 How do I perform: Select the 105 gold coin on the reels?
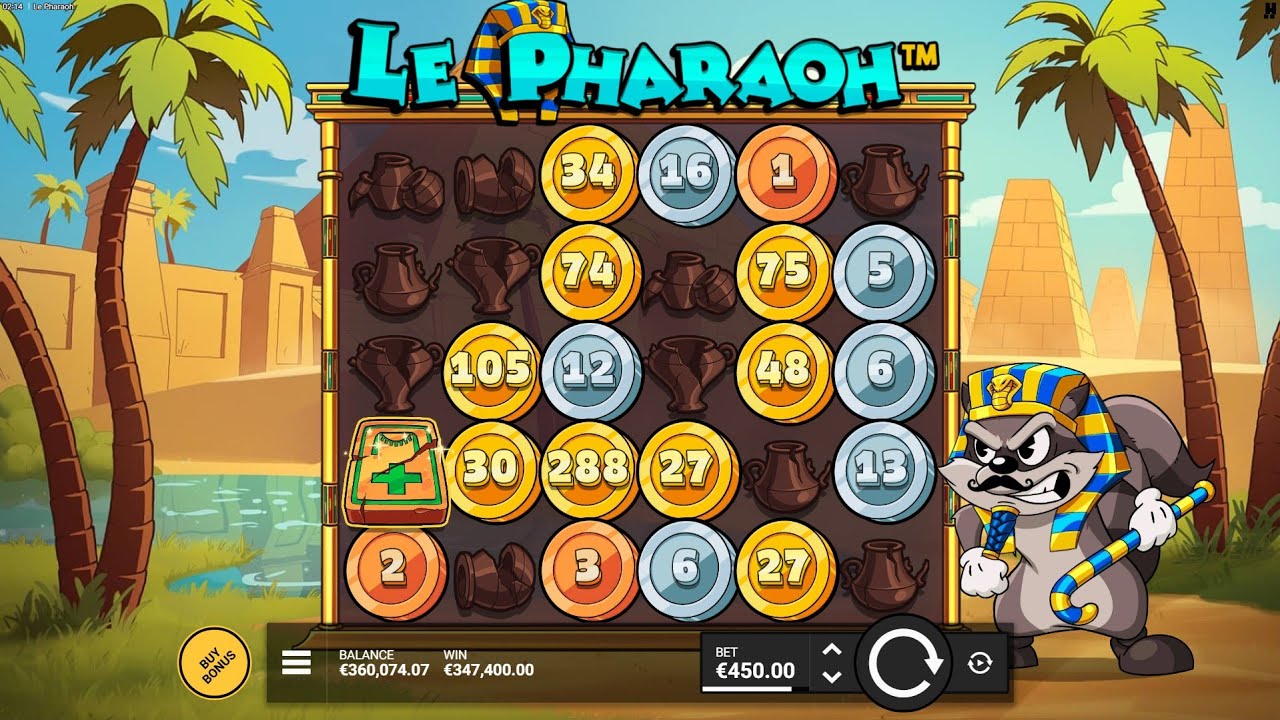coord(494,368)
